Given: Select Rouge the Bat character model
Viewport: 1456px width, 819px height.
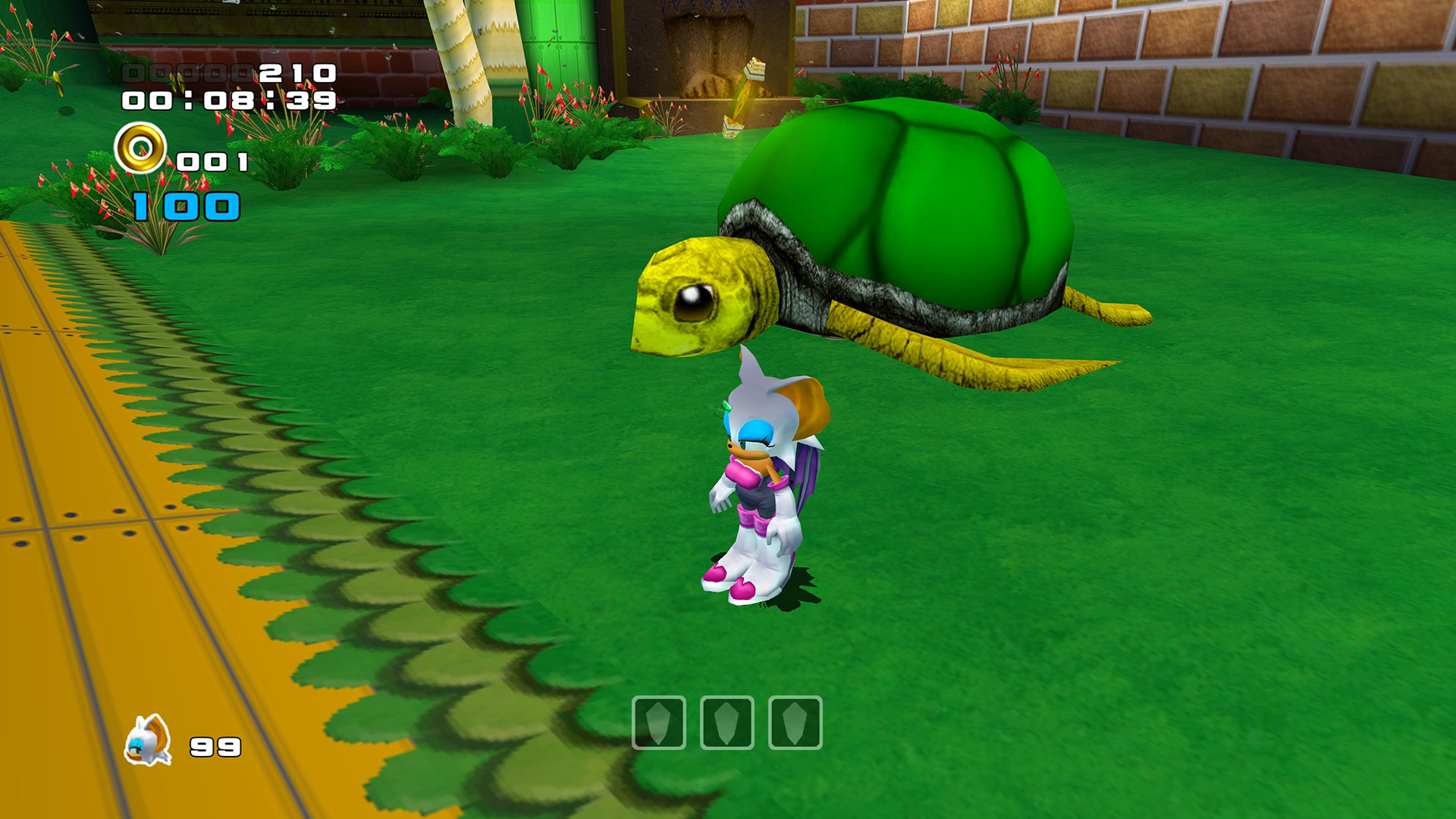Looking at the screenshot, I should pos(758,485).
